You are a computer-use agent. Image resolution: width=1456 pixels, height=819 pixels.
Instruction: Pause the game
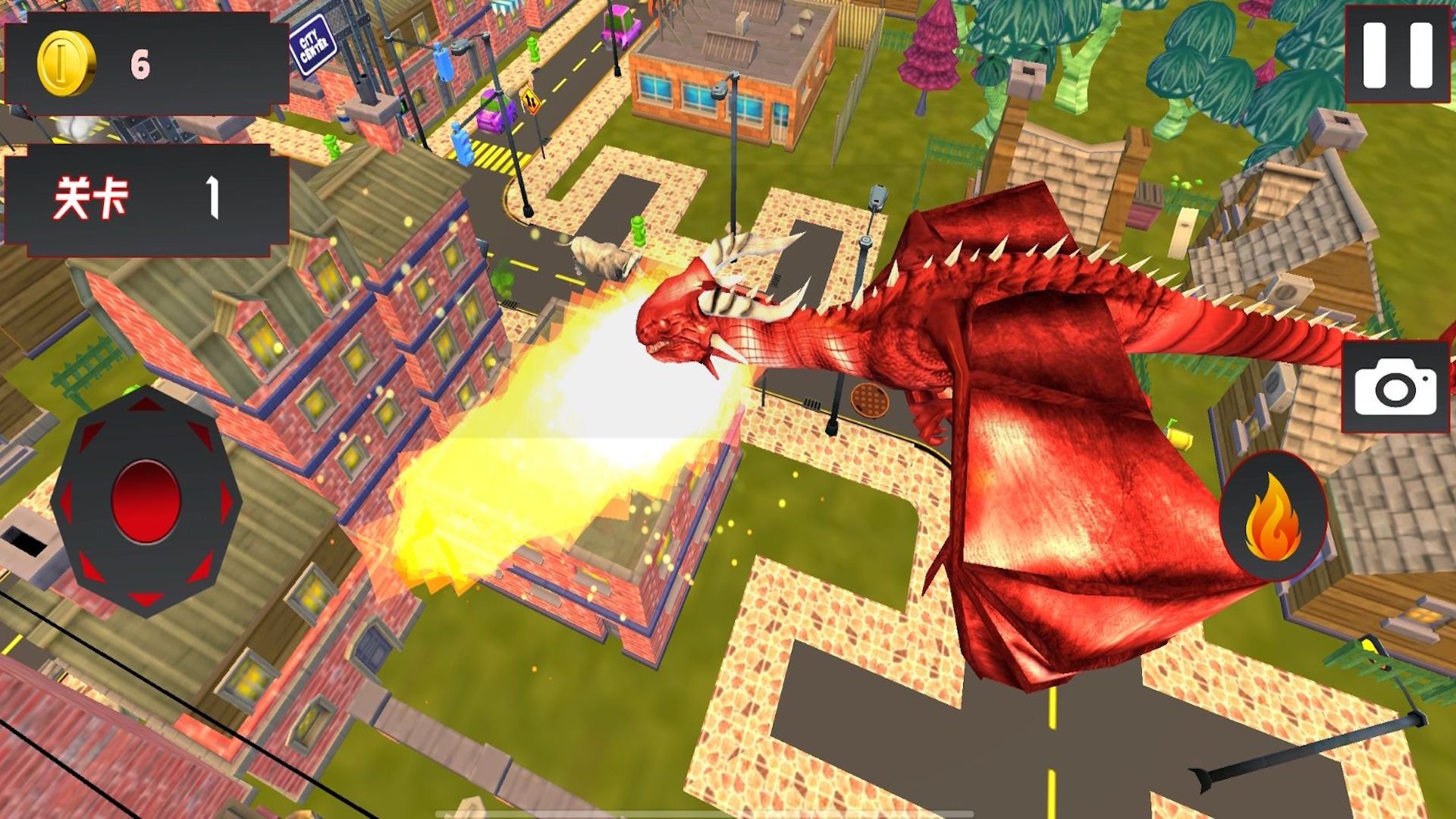pos(1397,55)
